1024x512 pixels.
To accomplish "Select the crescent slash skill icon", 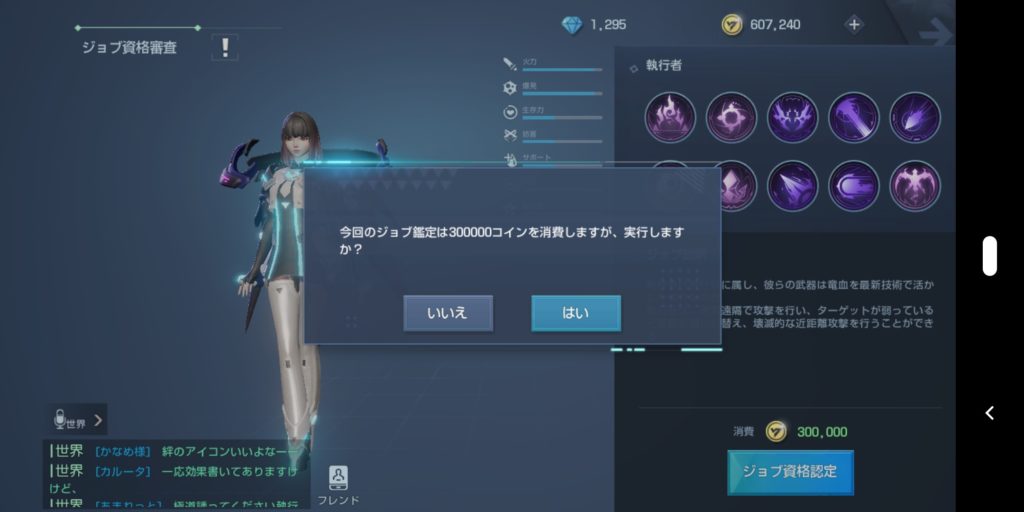I will tap(853, 186).
